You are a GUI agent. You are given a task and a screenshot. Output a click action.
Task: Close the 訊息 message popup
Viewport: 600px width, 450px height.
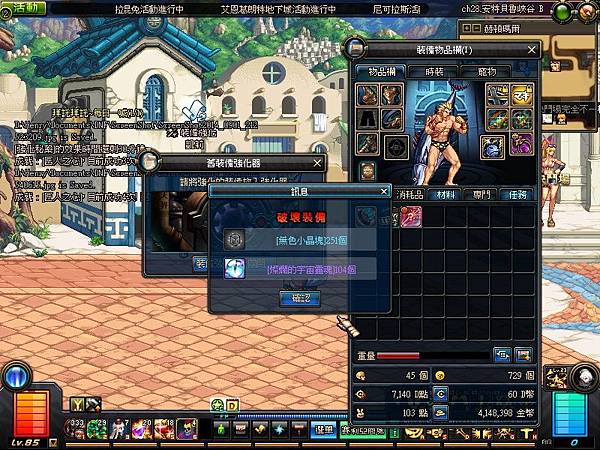pyautogui.click(x=383, y=191)
